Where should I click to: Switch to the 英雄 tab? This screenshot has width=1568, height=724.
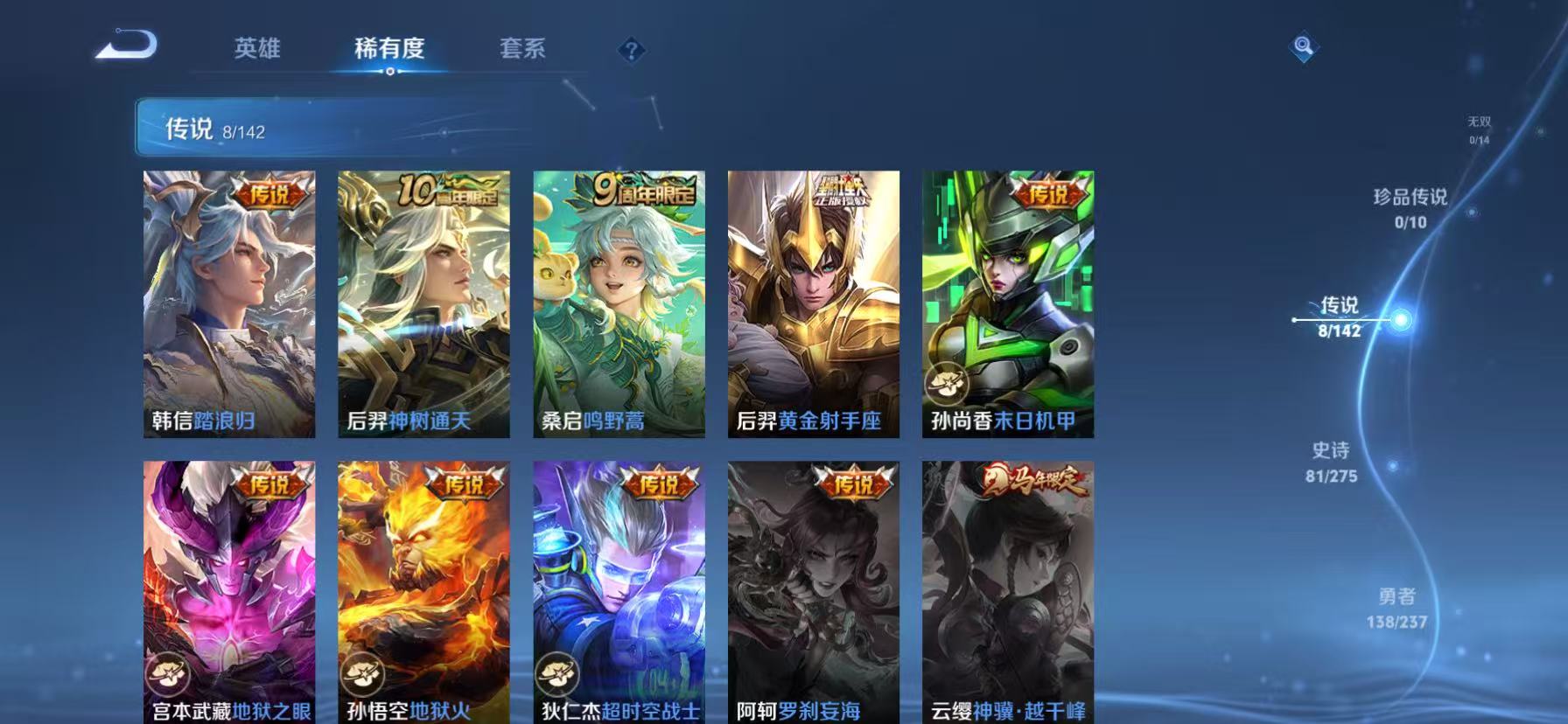257,50
